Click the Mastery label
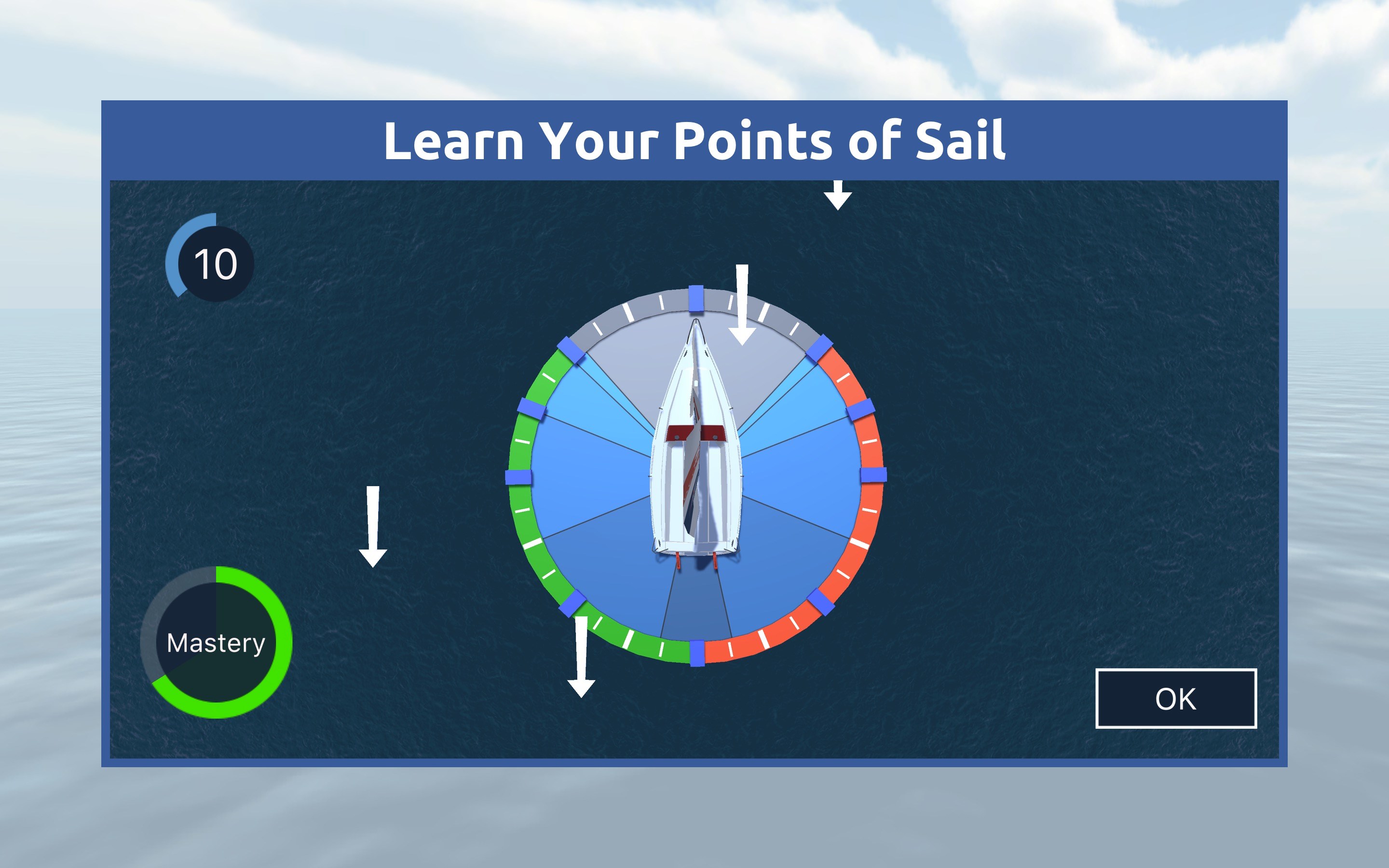Screen dimensions: 1389x868 (215, 643)
